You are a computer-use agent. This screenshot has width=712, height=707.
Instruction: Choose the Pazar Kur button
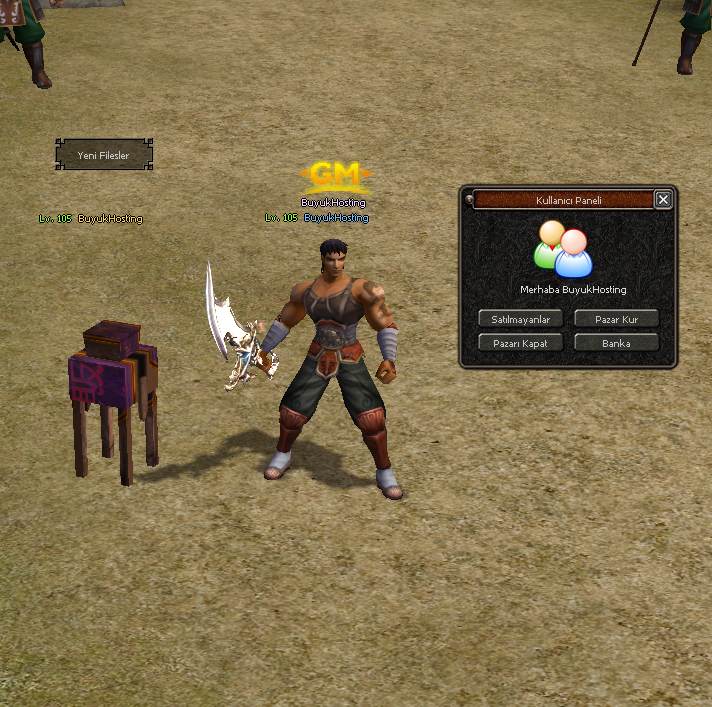616,319
